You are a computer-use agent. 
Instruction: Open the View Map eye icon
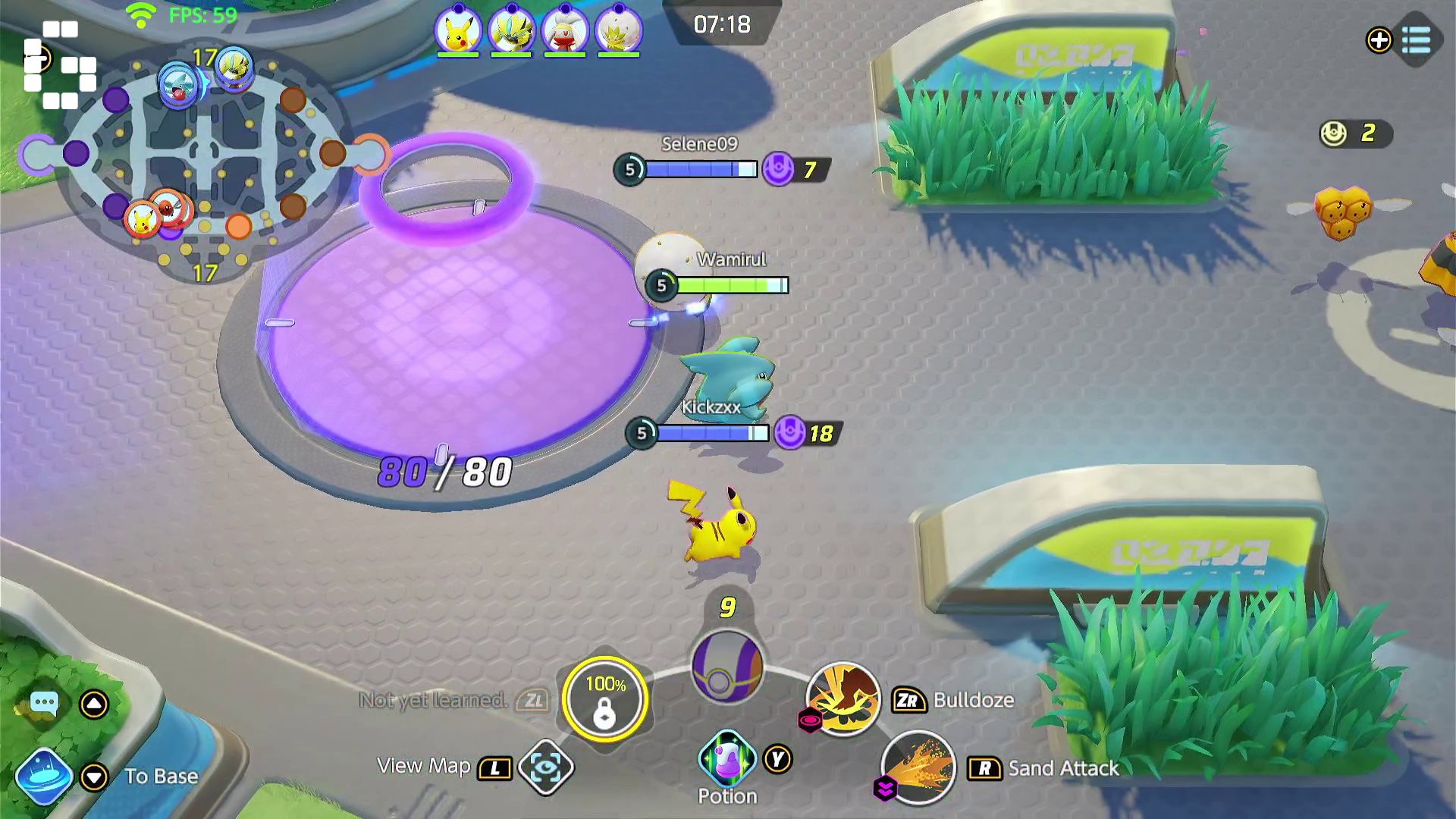548,767
